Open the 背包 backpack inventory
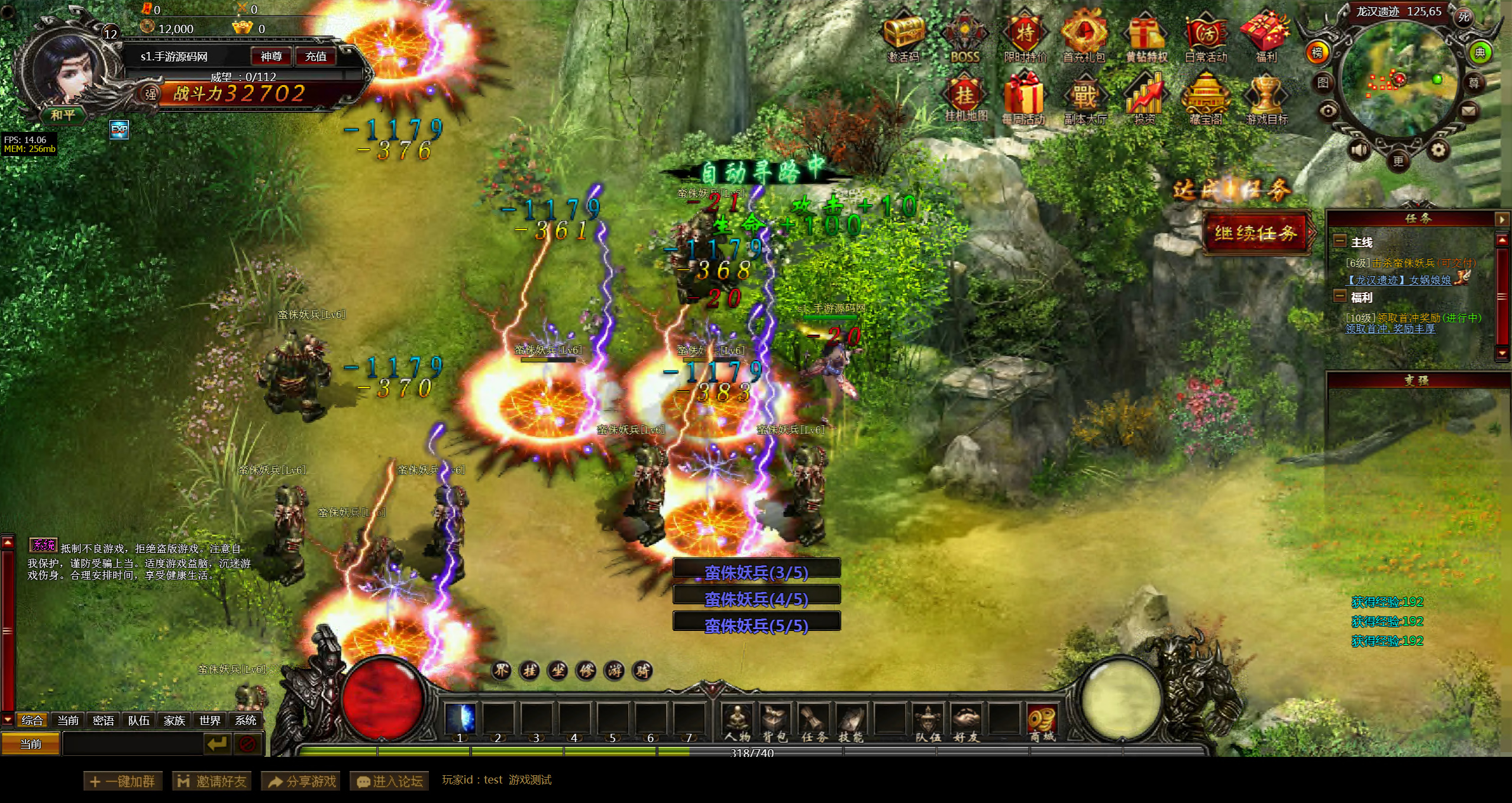1512x803 pixels. 775,723
